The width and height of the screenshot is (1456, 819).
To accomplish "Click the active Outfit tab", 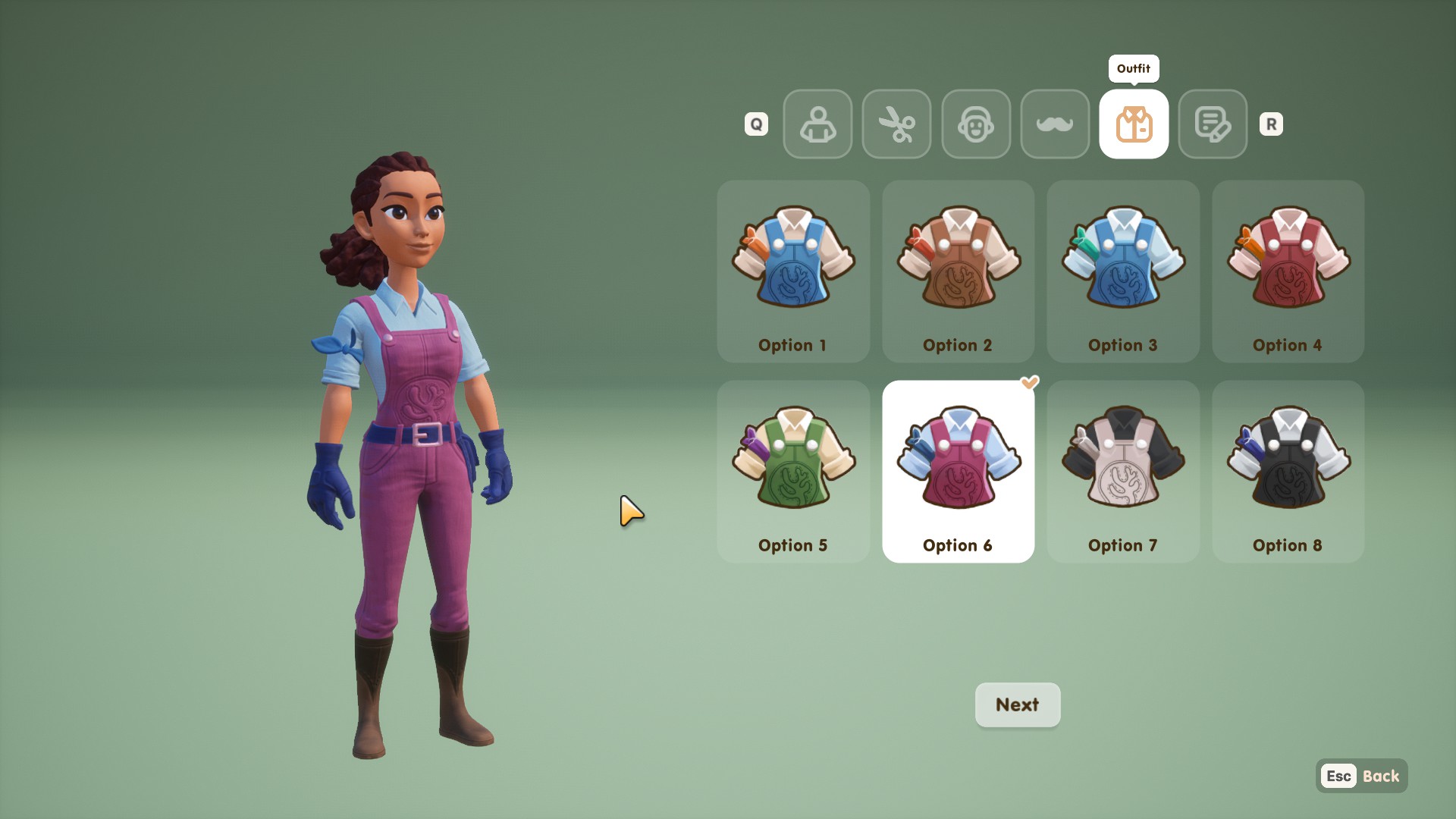I will (1134, 124).
